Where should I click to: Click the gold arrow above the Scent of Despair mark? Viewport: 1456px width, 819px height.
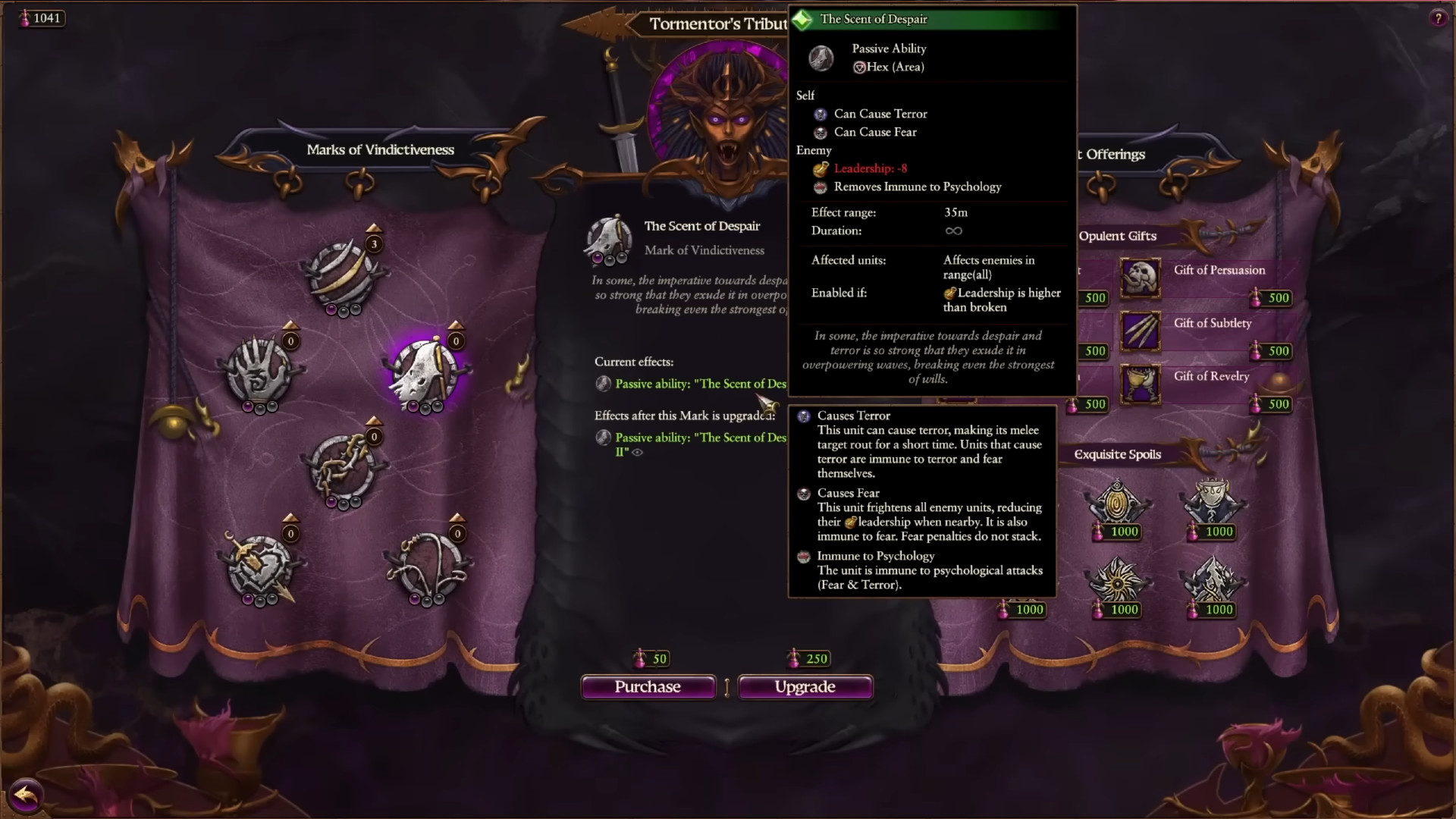click(x=455, y=323)
